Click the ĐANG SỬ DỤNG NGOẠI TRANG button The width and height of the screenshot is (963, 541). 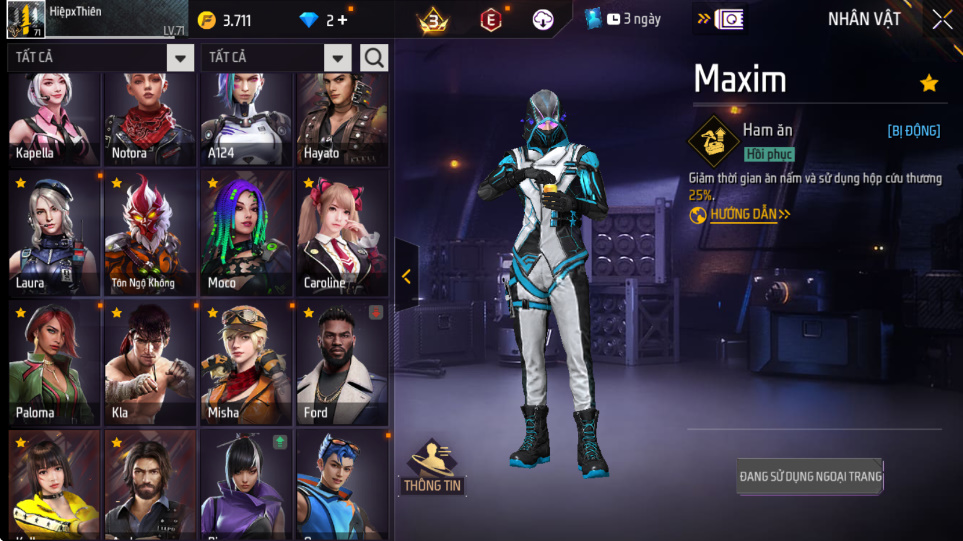[811, 477]
